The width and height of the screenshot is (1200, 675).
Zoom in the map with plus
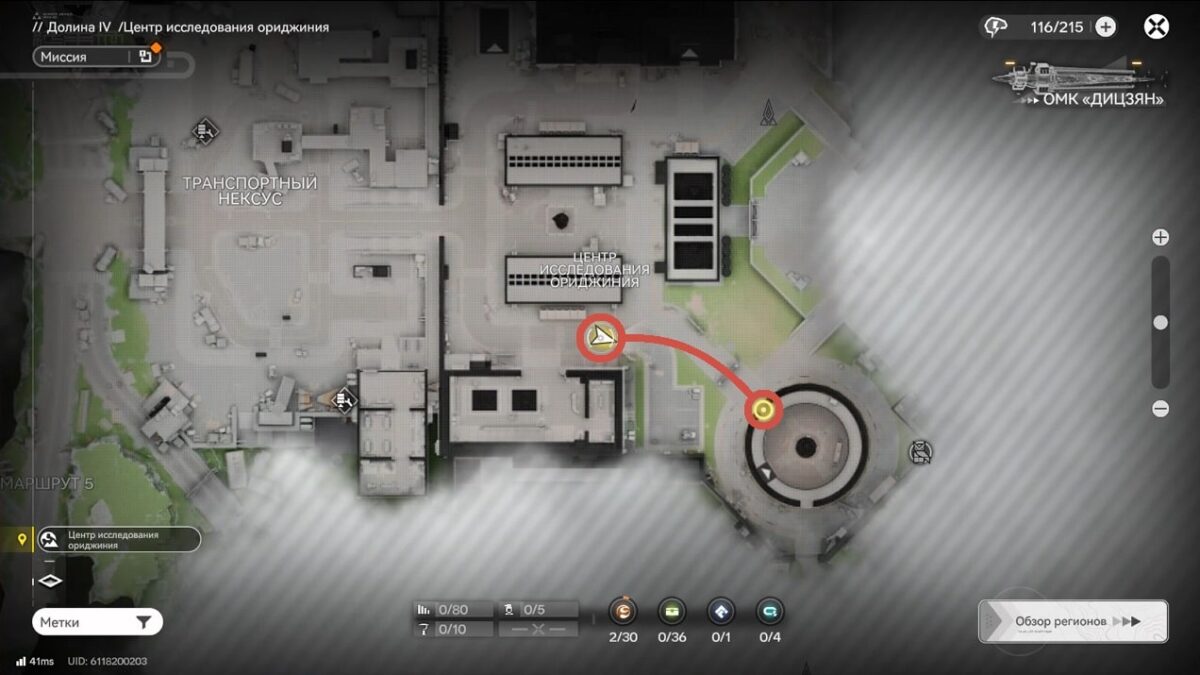point(1160,237)
